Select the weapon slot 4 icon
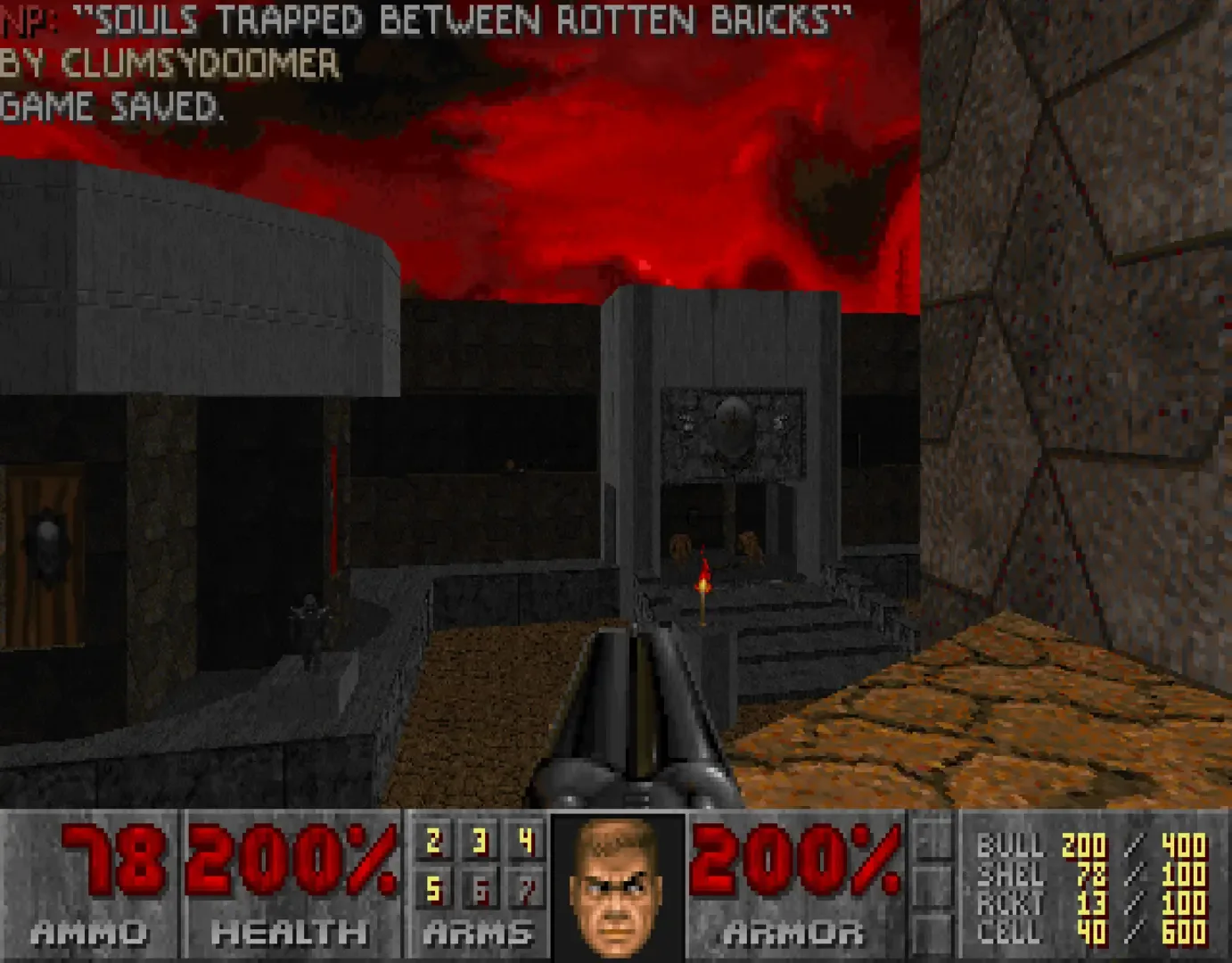Screen dimensions: 1232x963 (524, 839)
